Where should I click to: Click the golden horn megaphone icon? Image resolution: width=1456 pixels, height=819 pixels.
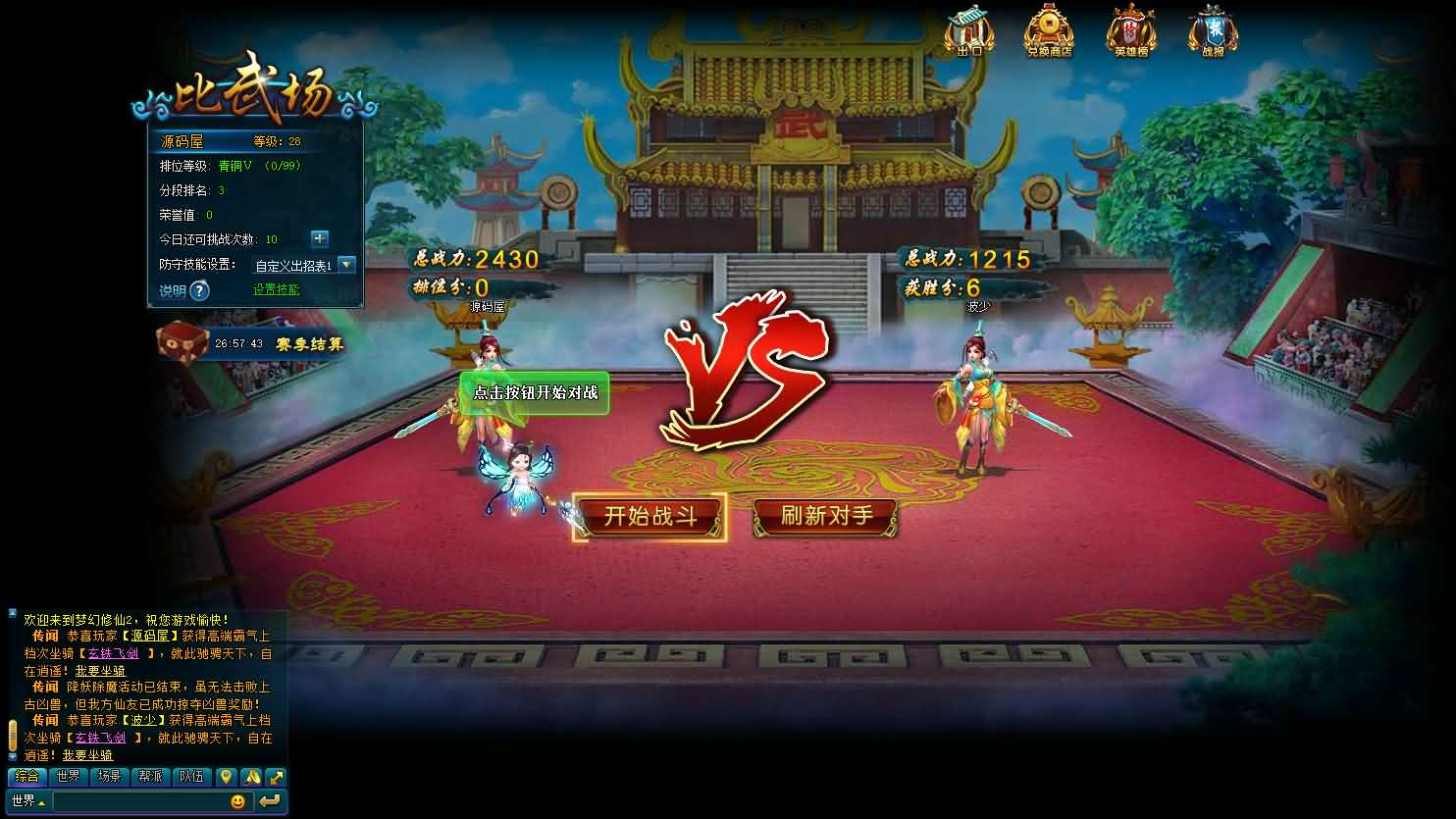click(249, 777)
